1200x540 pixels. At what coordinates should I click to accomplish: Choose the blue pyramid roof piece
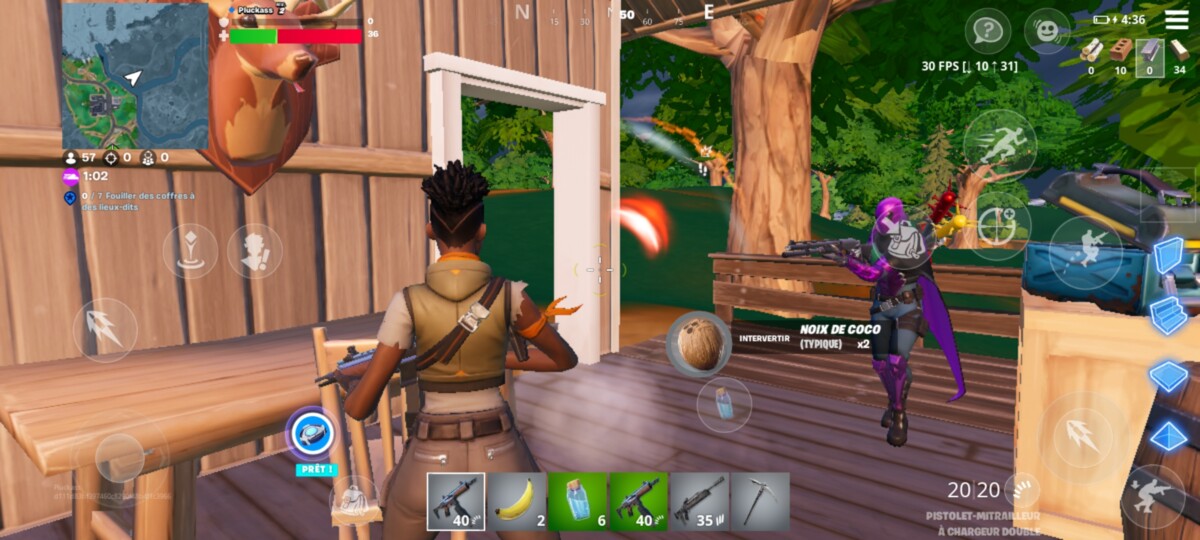click(1169, 437)
